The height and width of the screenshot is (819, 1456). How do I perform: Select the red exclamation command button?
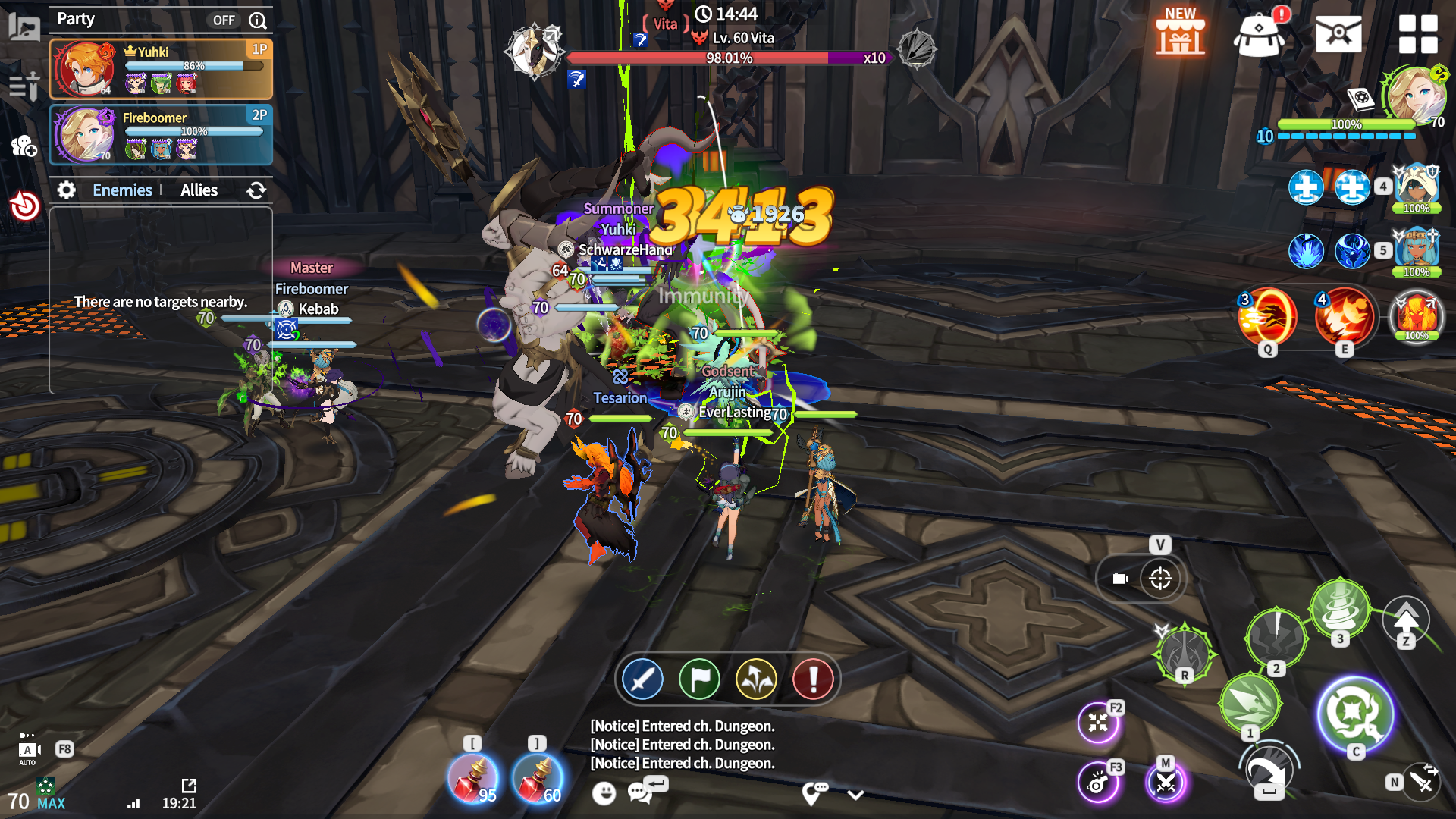point(813,679)
